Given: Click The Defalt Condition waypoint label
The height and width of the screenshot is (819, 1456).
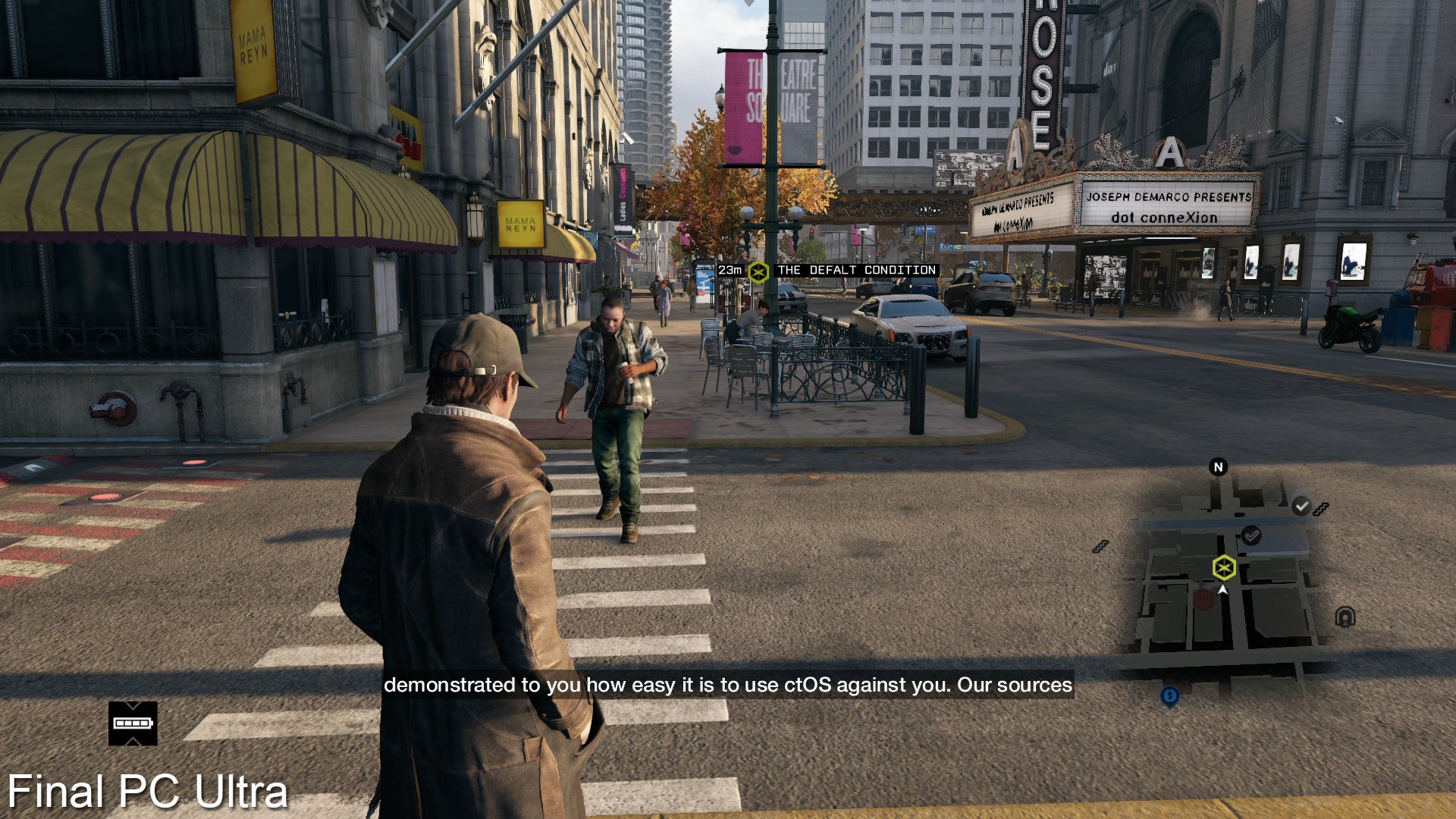Looking at the screenshot, I should (856, 270).
